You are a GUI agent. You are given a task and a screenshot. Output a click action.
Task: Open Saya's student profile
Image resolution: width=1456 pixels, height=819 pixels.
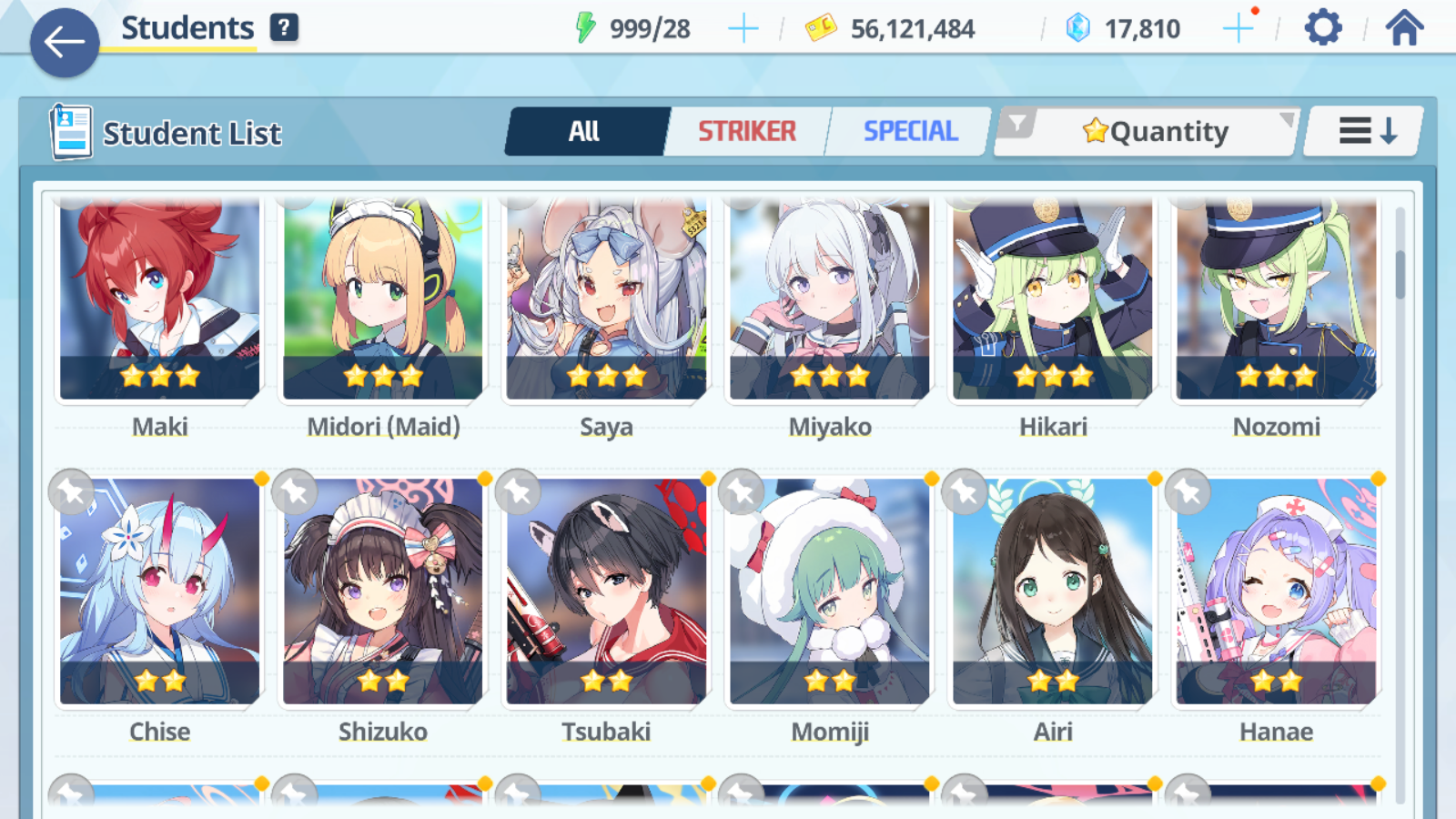click(x=606, y=300)
